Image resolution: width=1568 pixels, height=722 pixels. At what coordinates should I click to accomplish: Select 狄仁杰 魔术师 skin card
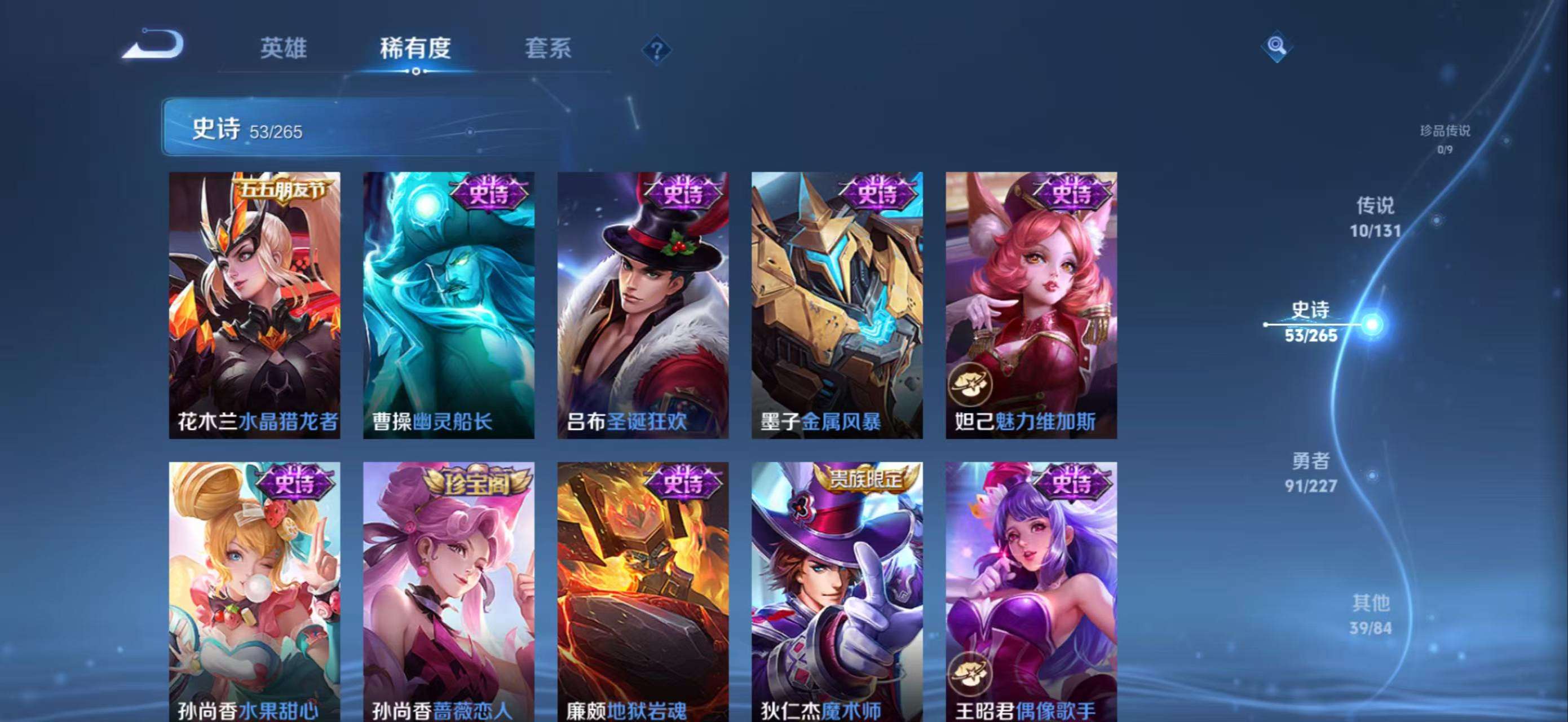837,592
